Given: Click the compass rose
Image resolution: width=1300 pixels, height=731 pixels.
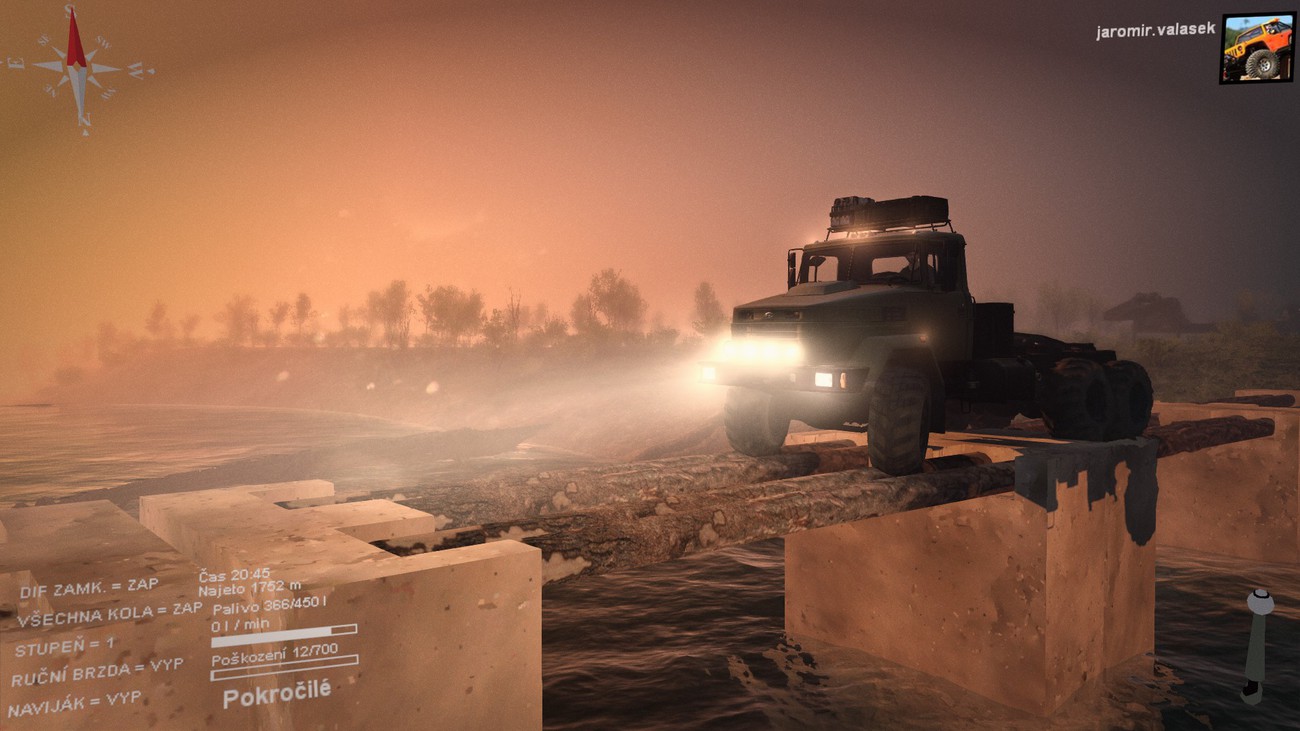Looking at the screenshot, I should (x=78, y=69).
